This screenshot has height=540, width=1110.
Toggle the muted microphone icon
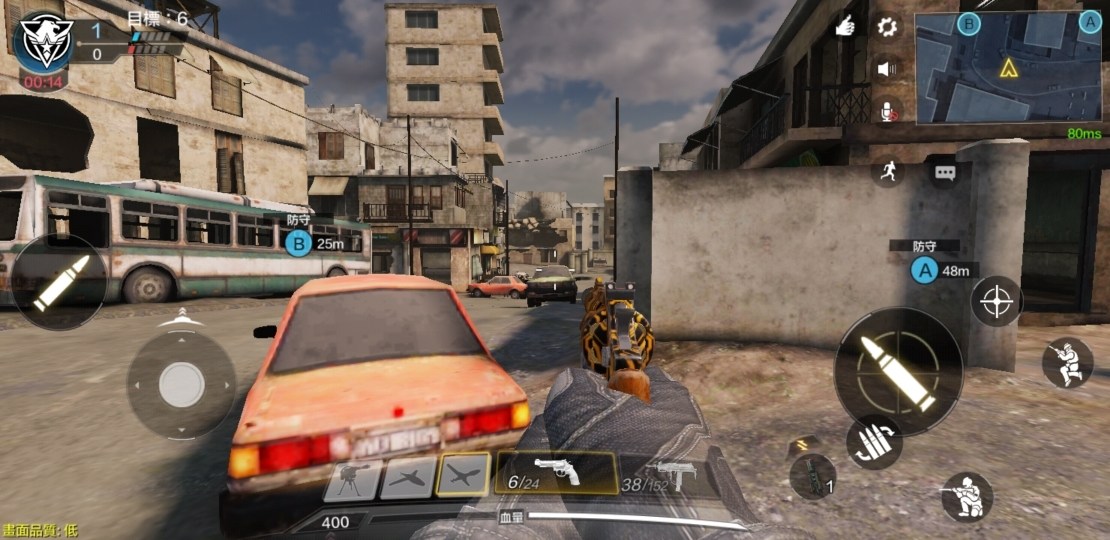[886, 111]
